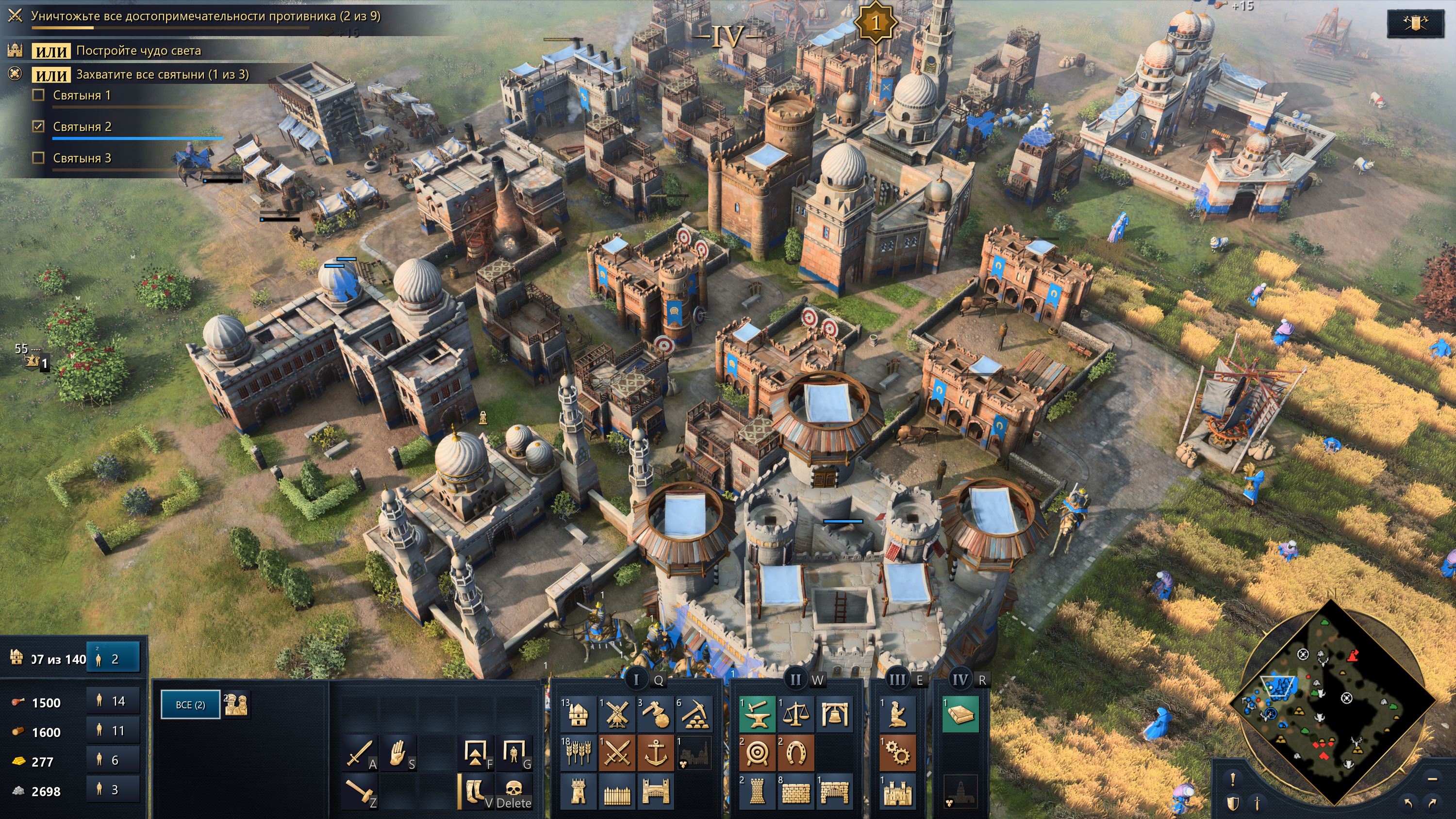1456x819 pixels.
Task: Choose the barracks crossed swords icon
Action: [617, 753]
